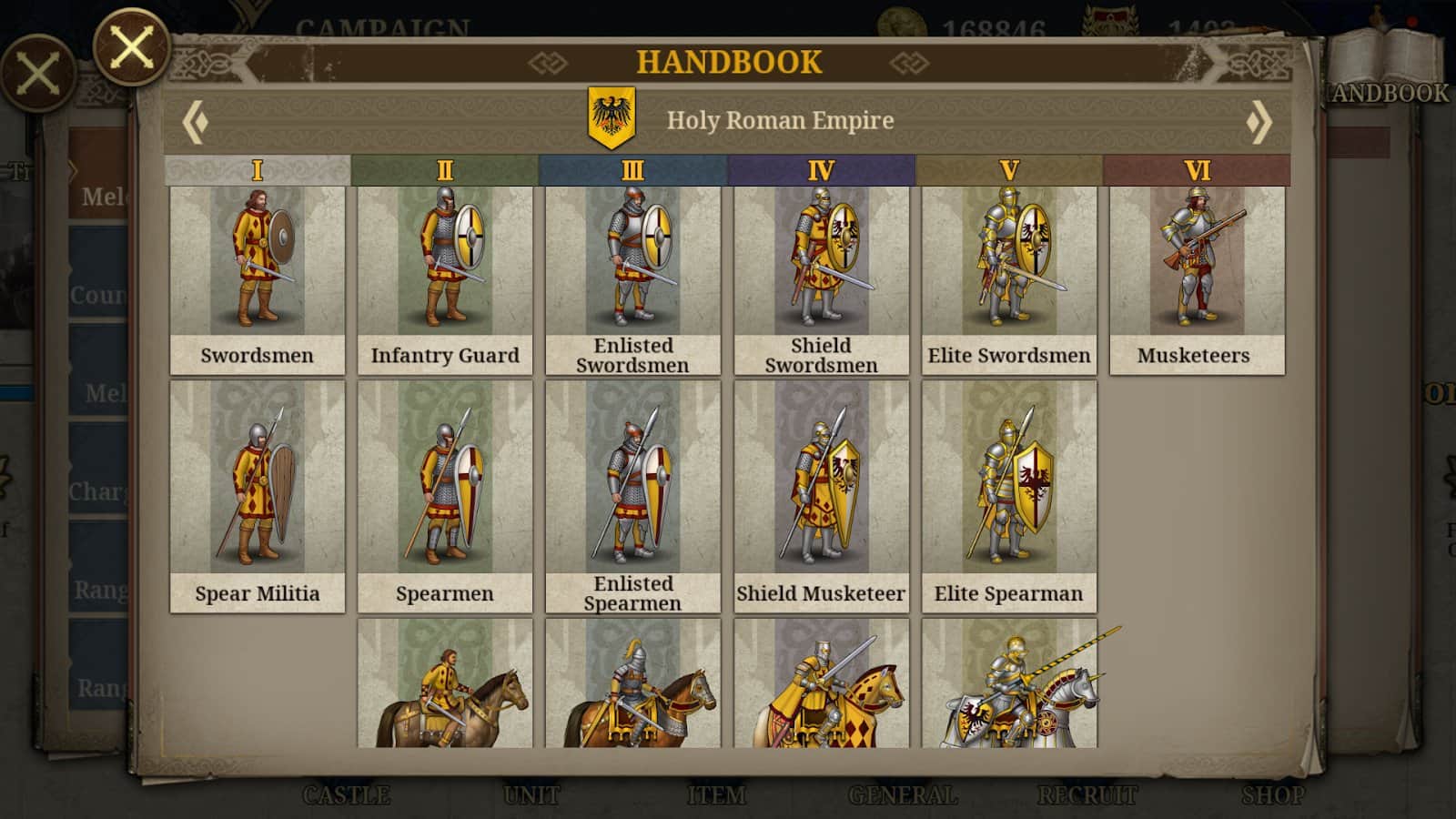
Task: Go to the previous faction
Action: point(195,122)
